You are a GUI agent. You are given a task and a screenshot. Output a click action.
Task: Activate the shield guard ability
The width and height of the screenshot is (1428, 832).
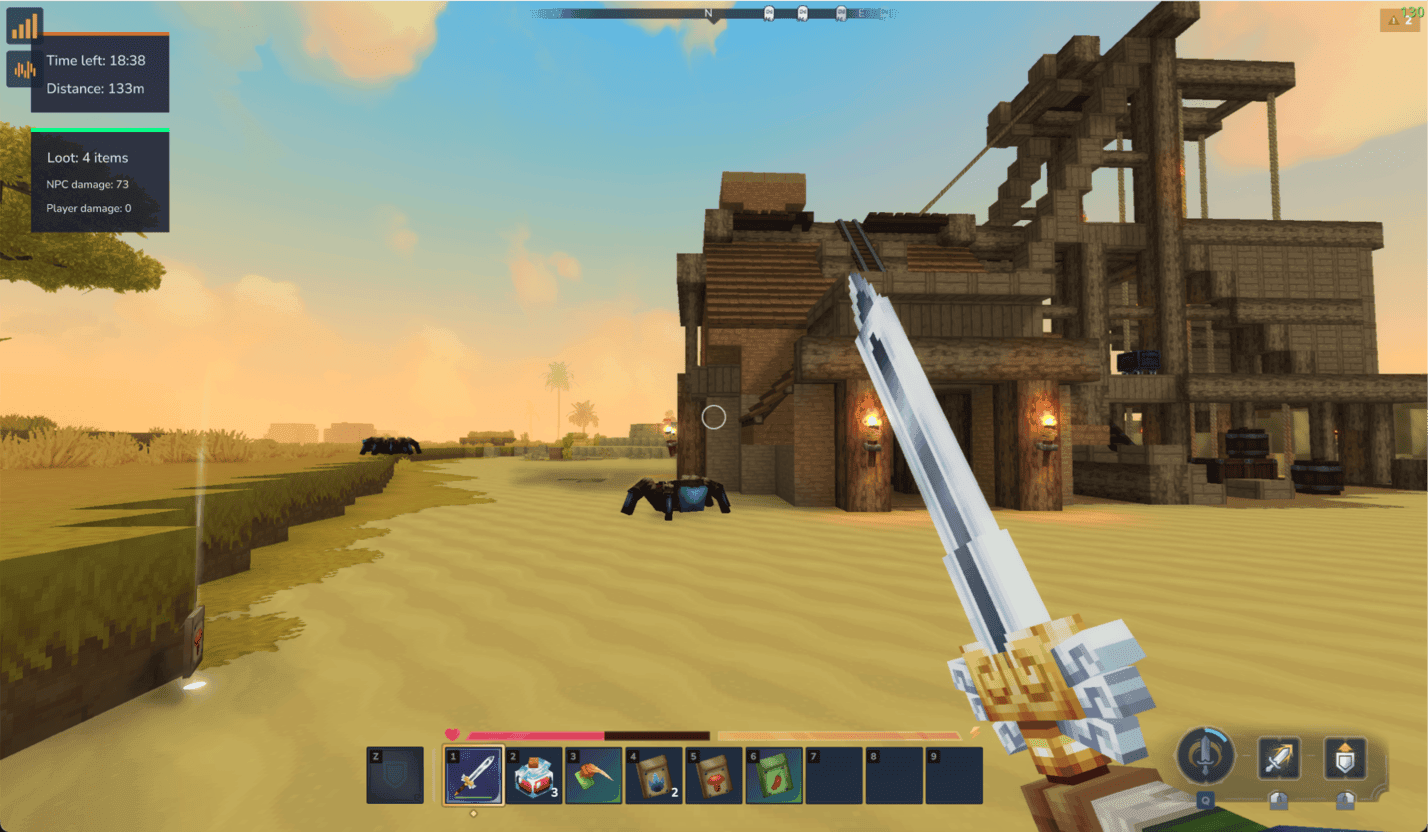(x=1345, y=759)
